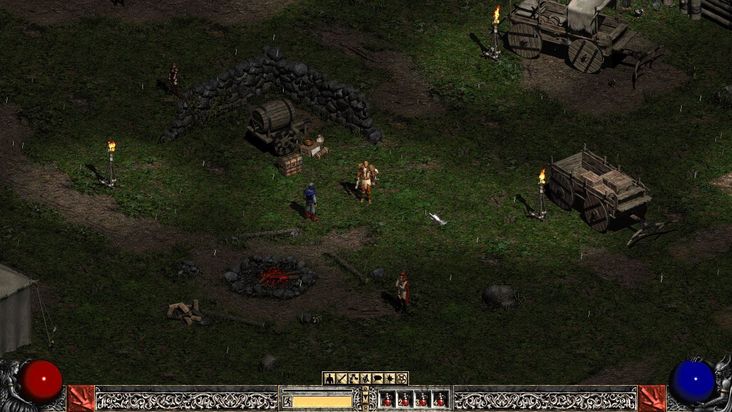Open the inventory via sword icon

click(x=341, y=378)
